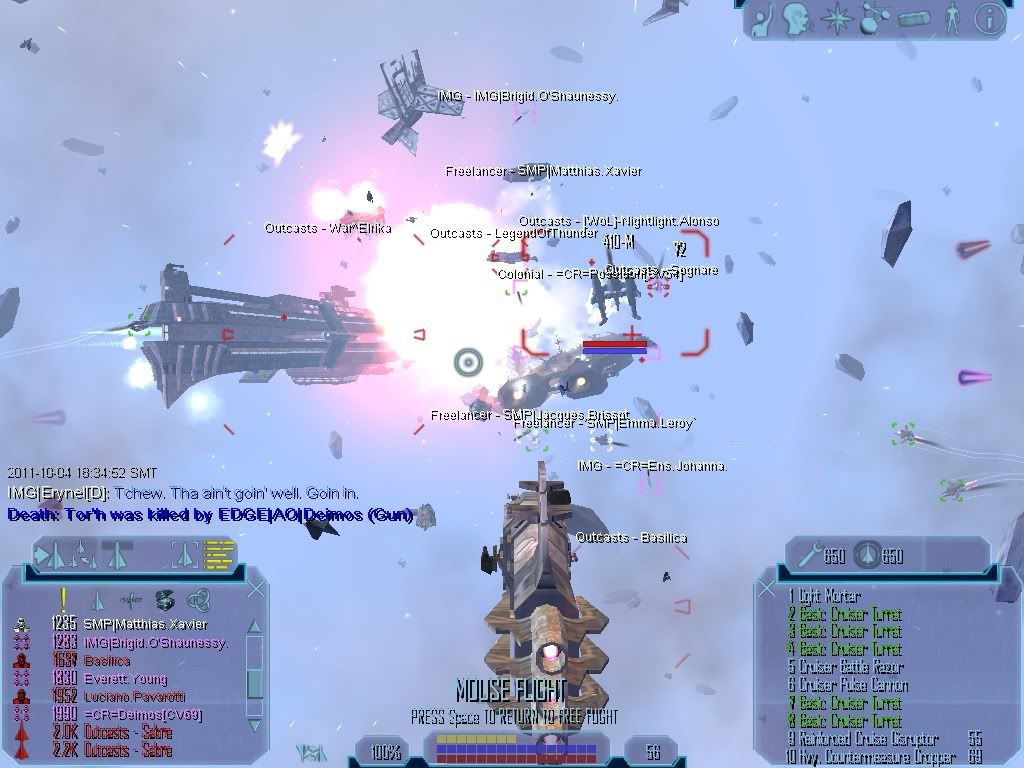Filter contact list with the knot-shaped icon
The height and width of the screenshot is (768, 1024).
pos(199,600)
